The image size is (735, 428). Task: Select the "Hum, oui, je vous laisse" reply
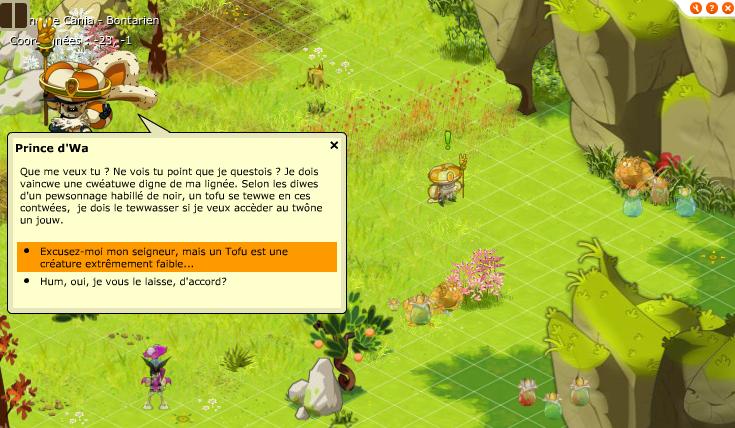[x=133, y=282]
